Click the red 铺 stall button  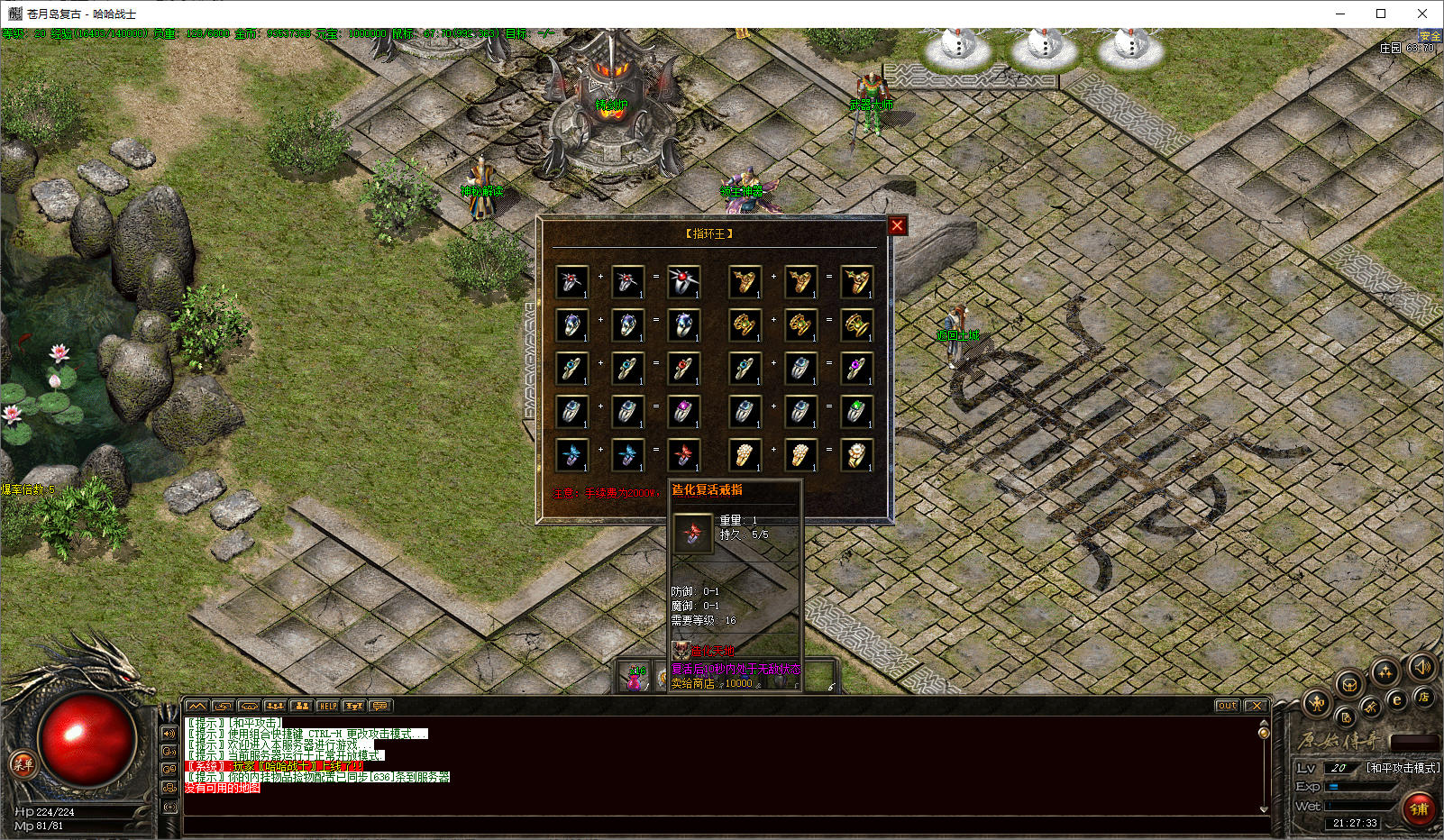1419,808
